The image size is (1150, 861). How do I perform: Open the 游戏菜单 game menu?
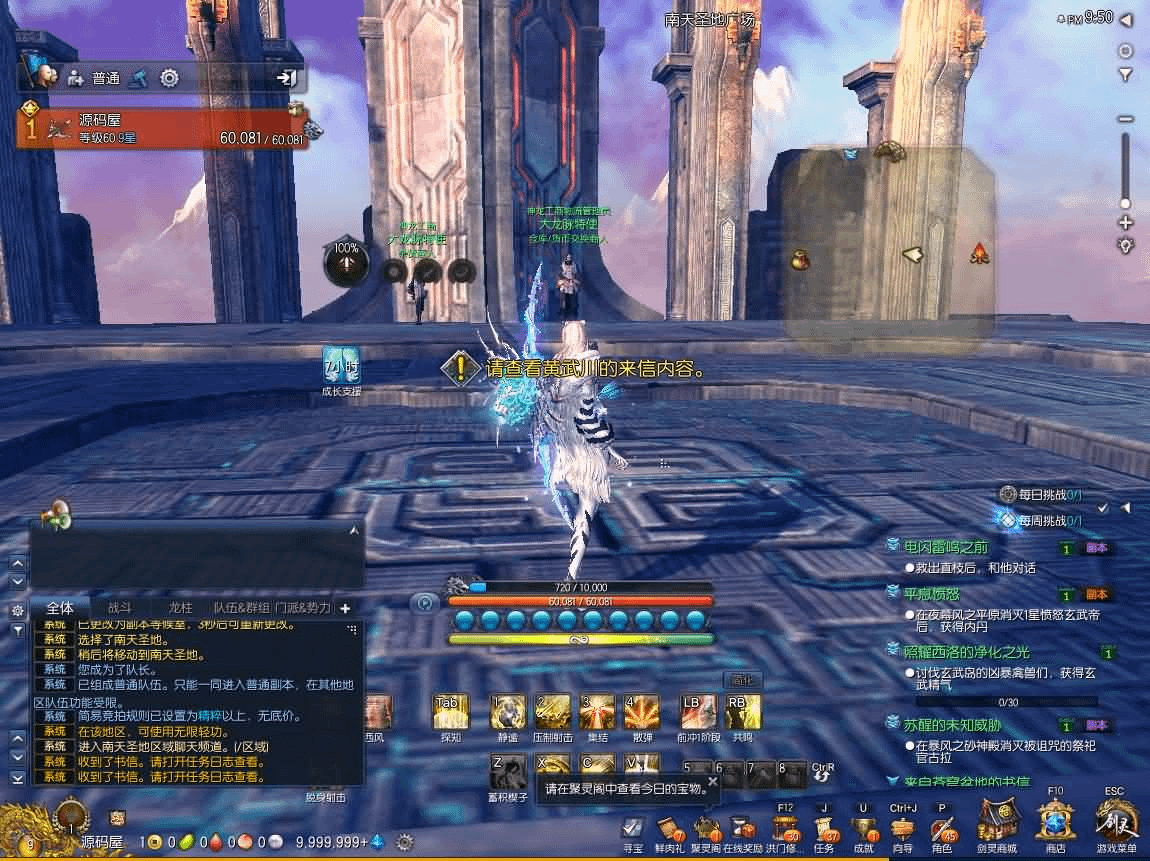1115,824
